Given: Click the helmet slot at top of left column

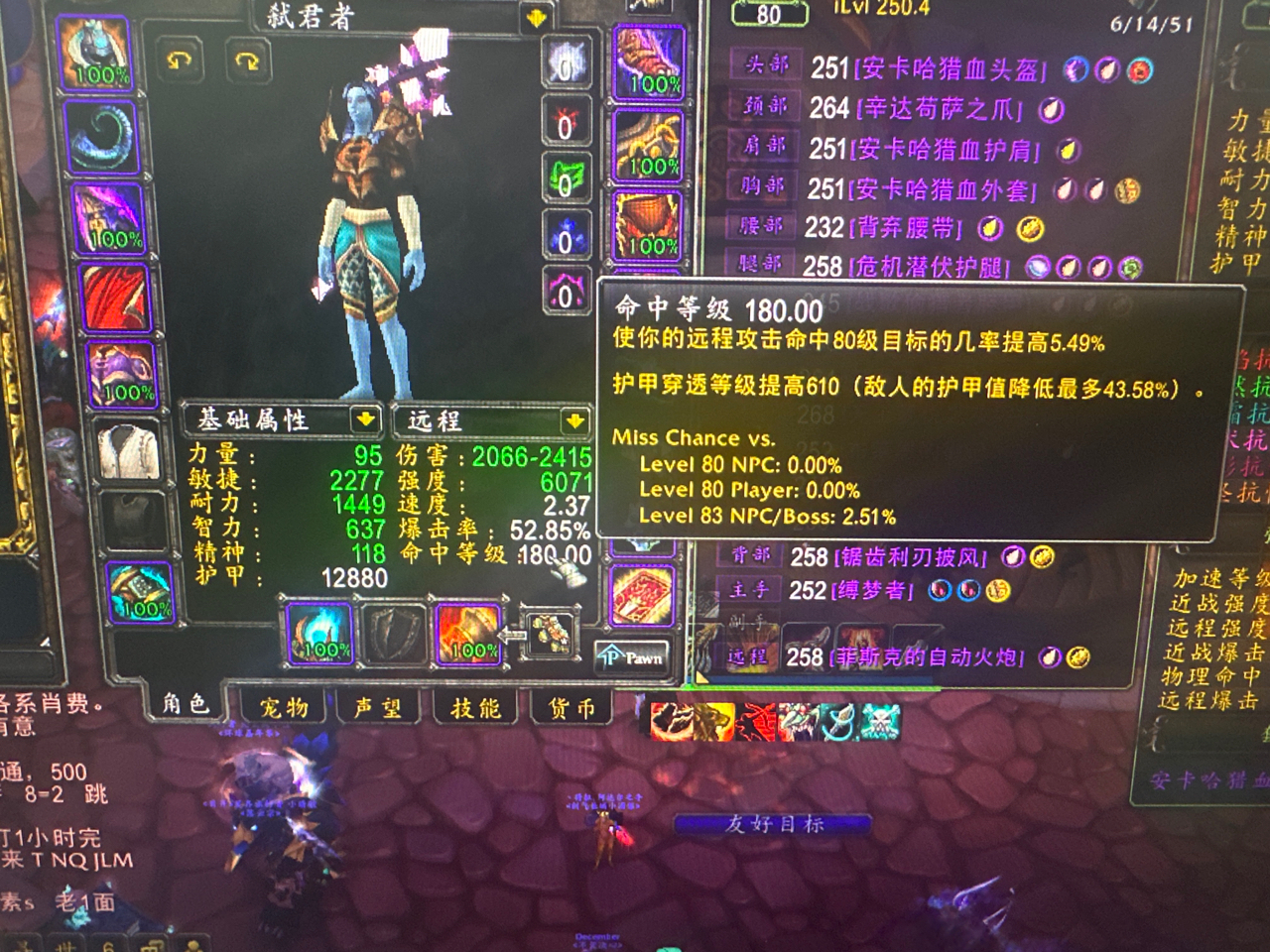Looking at the screenshot, I should tap(94, 48).
